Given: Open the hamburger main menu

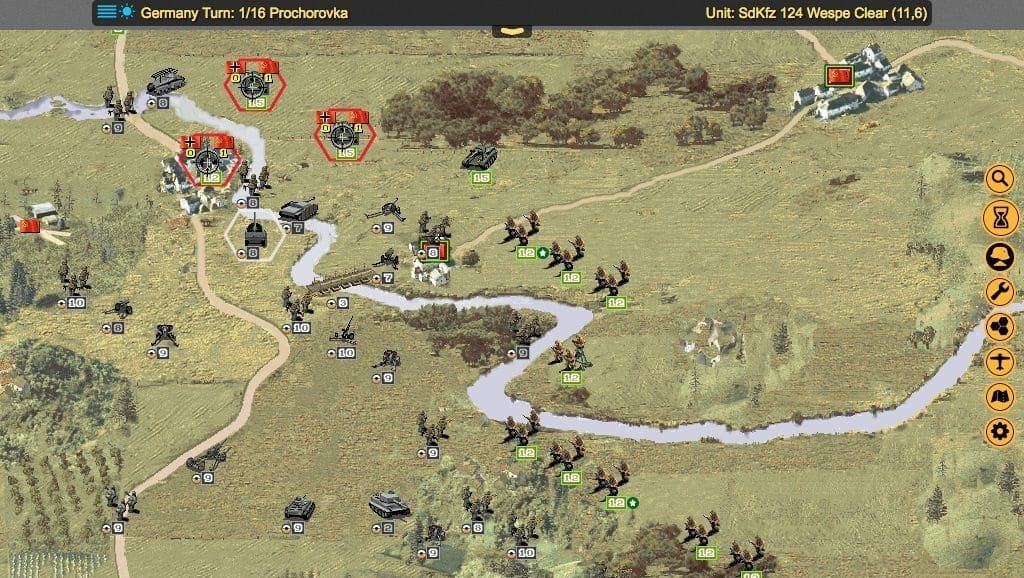Looking at the screenshot, I should point(106,13).
